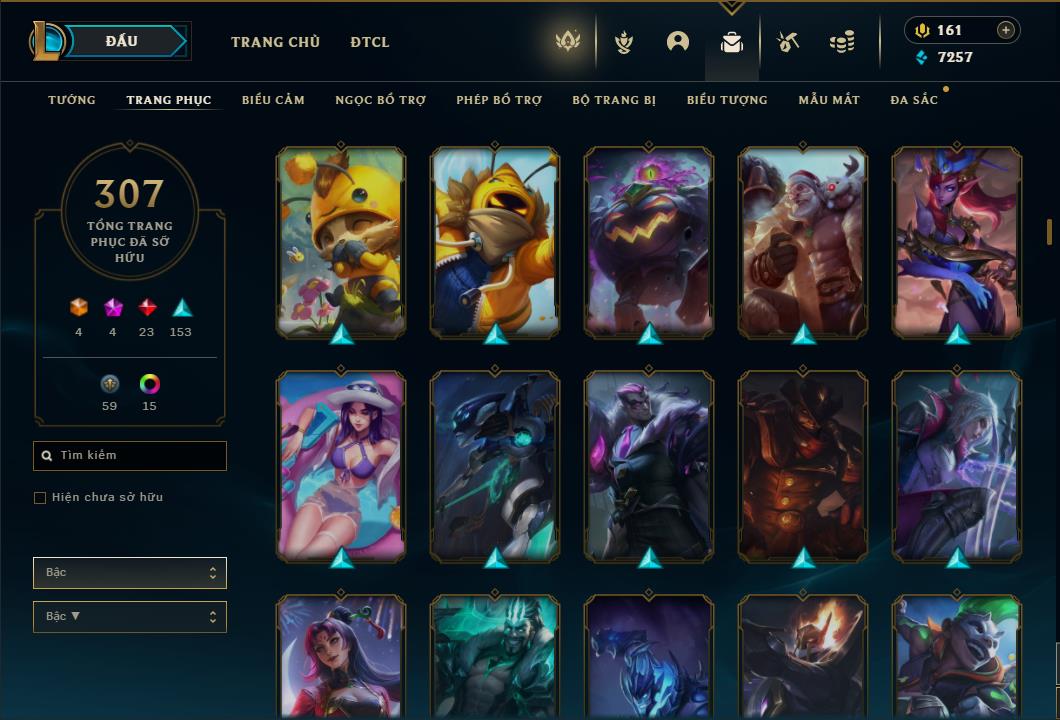Open the stacked coins store icon
Viewport: 1060px width, 720px height.
[x=842, y=42]
